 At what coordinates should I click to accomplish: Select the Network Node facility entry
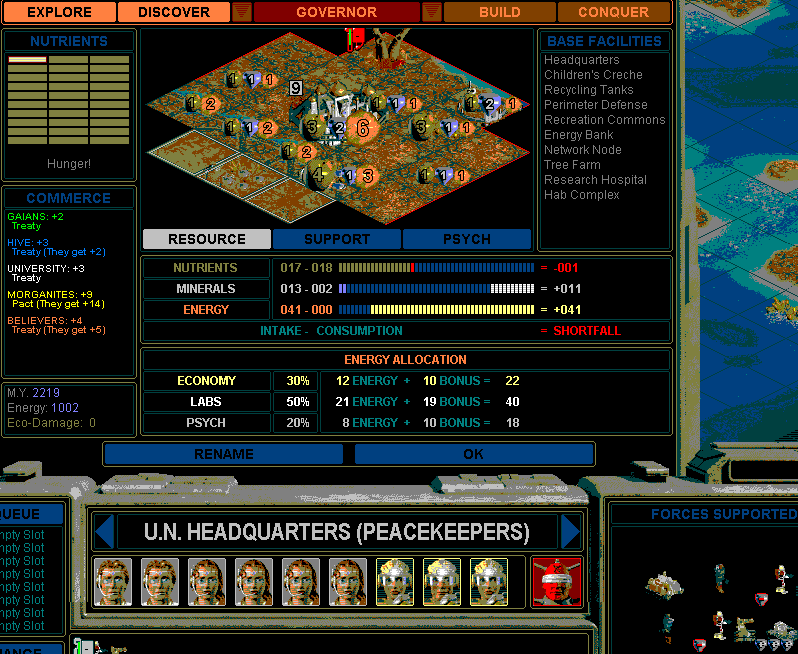click(582, 150)
